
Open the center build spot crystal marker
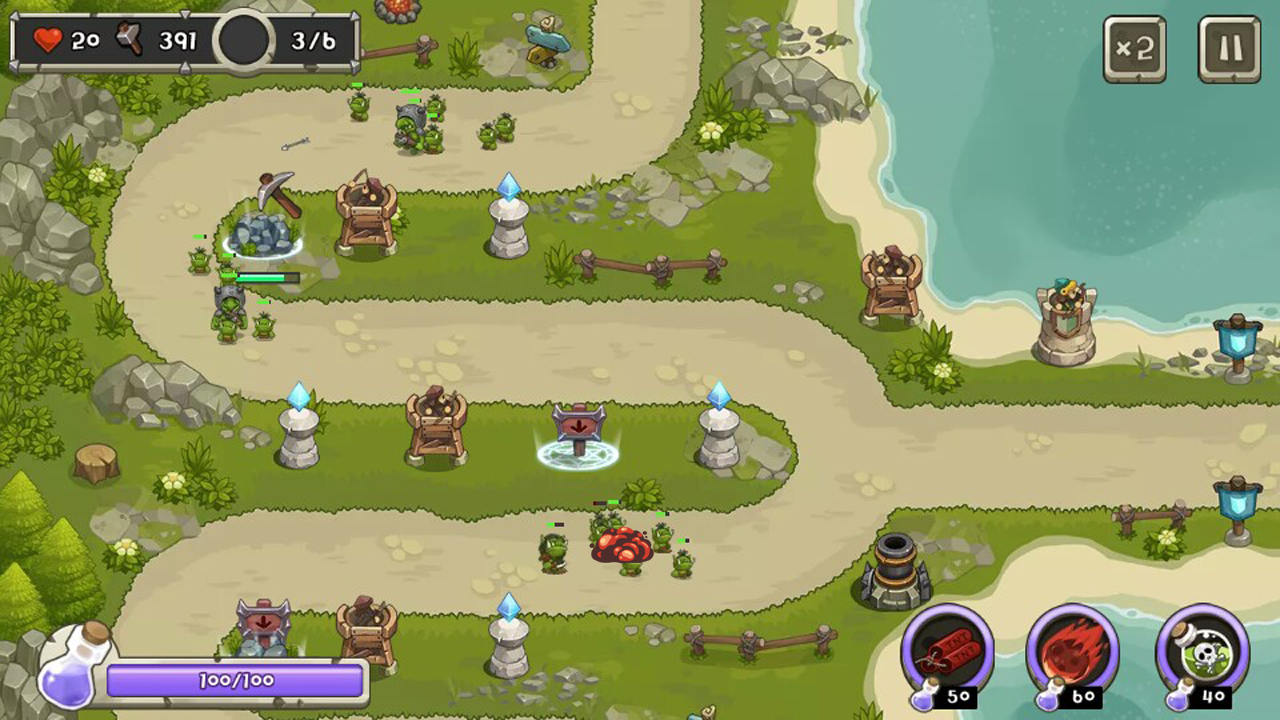point(722,425)
